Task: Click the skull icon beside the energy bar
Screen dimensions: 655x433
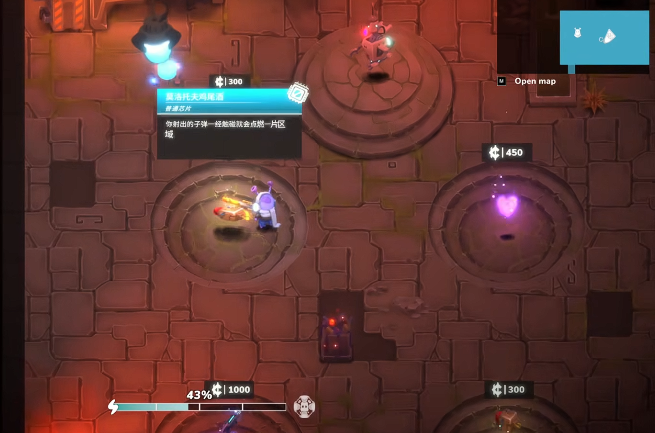Action: tap(305, 405)
